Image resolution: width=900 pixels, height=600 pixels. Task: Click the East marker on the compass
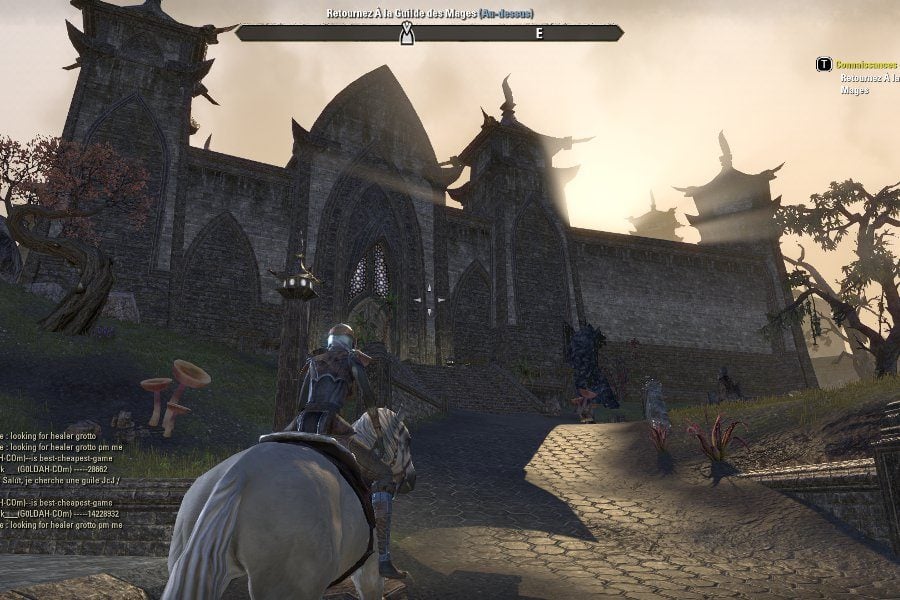pos(540,33)
